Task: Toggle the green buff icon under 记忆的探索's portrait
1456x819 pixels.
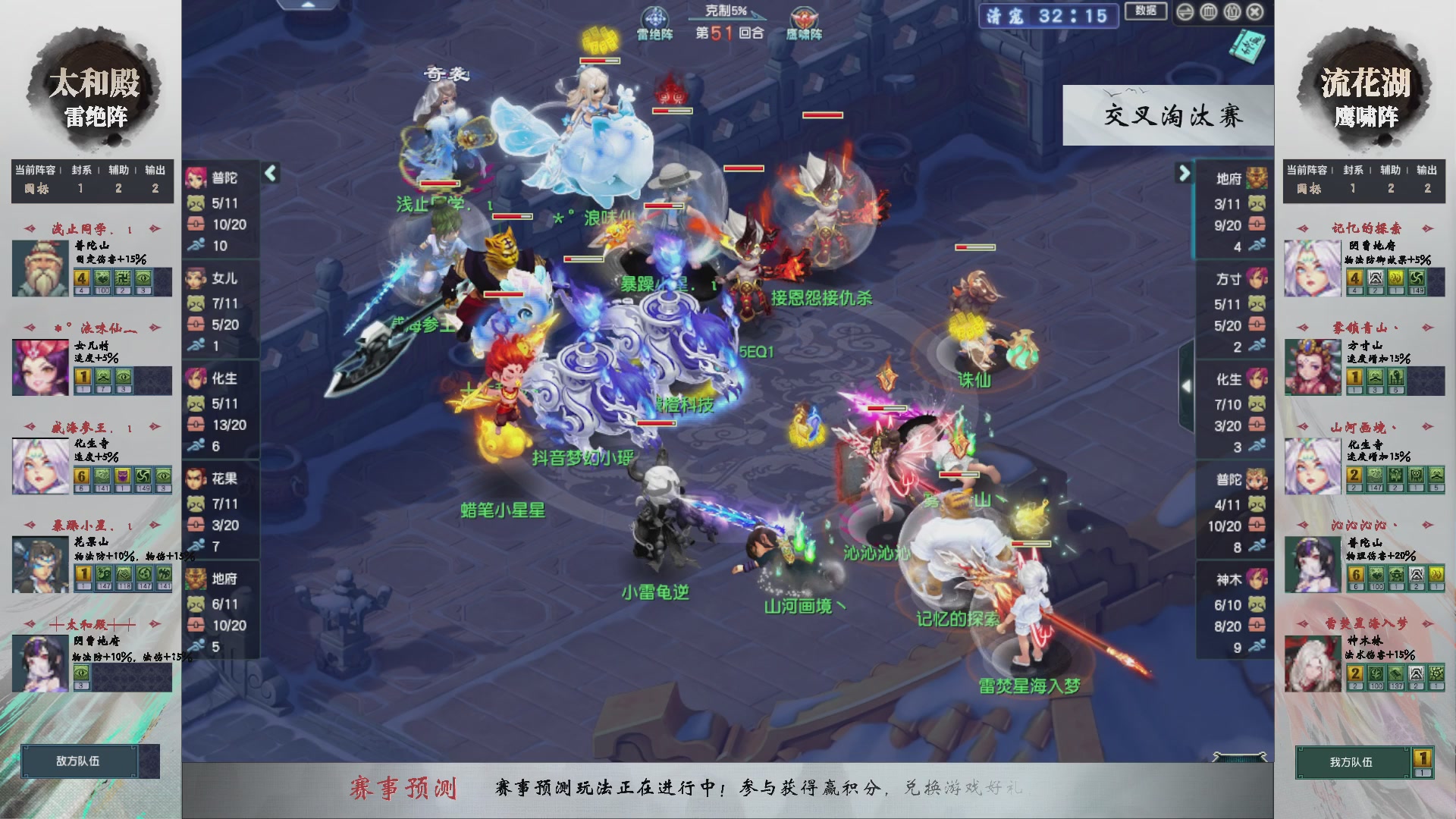Action: 1415,279
